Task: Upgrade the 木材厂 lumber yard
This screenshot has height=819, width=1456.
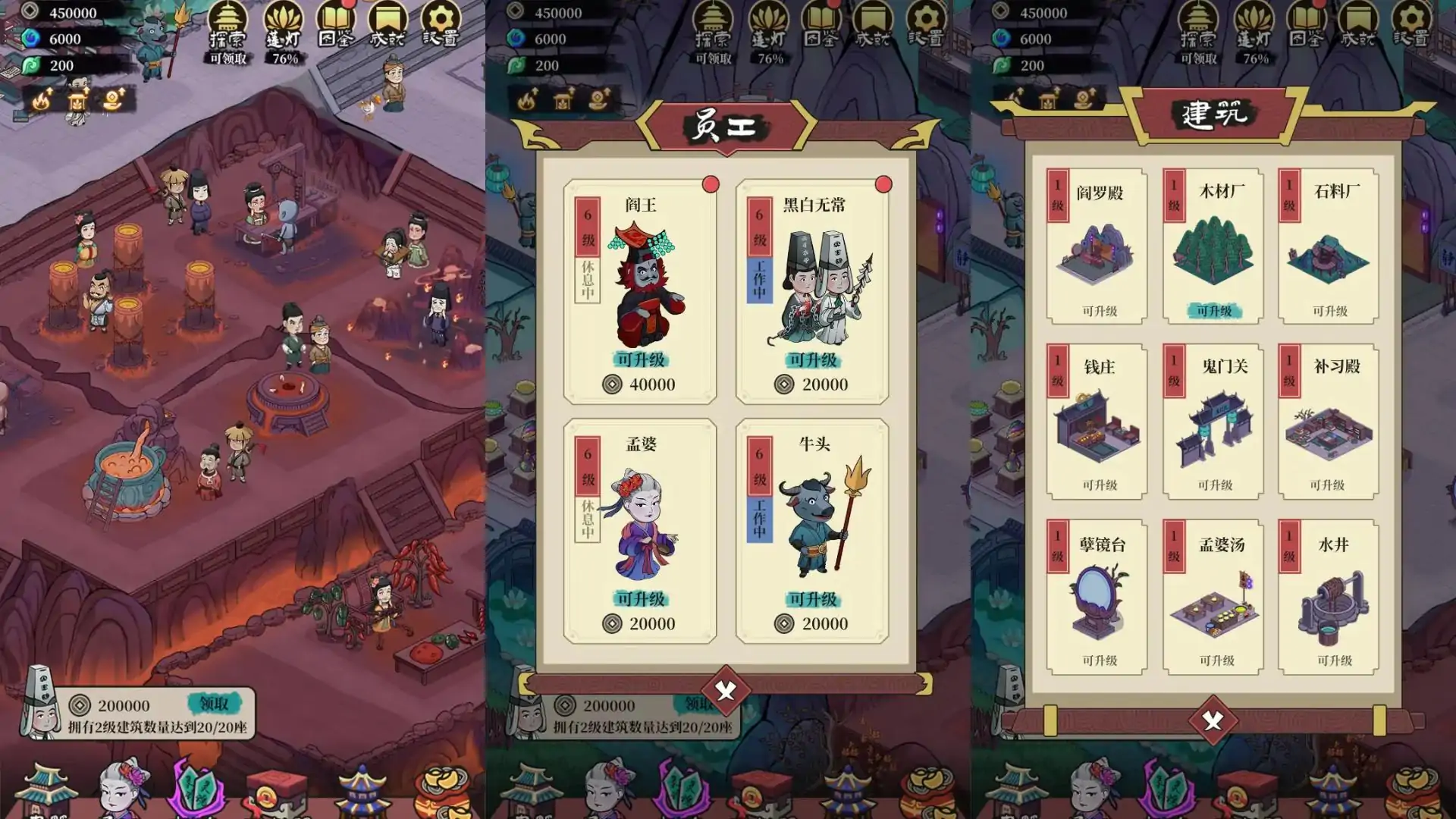Action: pos(1214,311)
